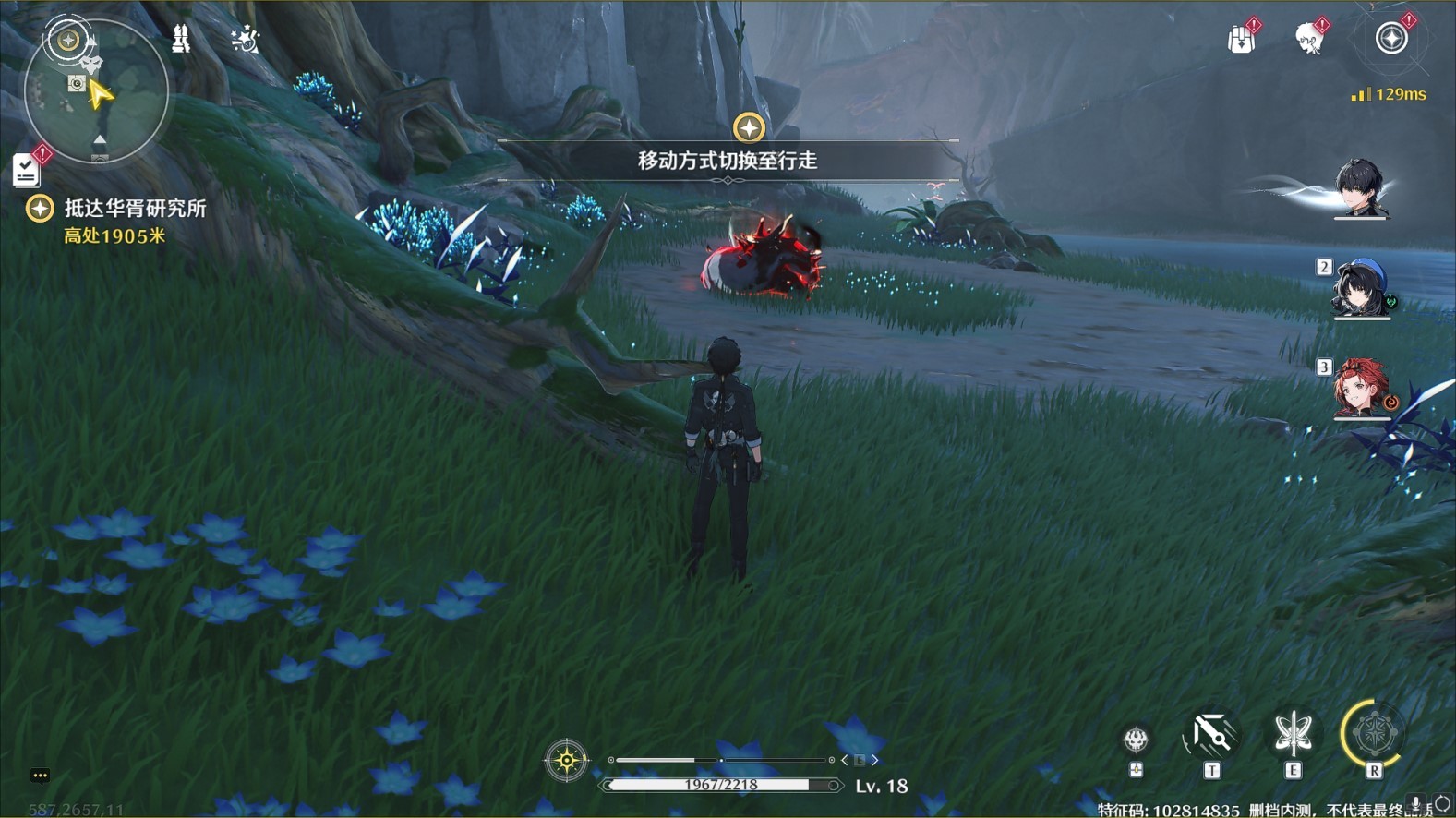Image resolution: width=1456 pixels, height=818 pixels.
Task: Open the four-point star compass menu
Action: 1391,39
